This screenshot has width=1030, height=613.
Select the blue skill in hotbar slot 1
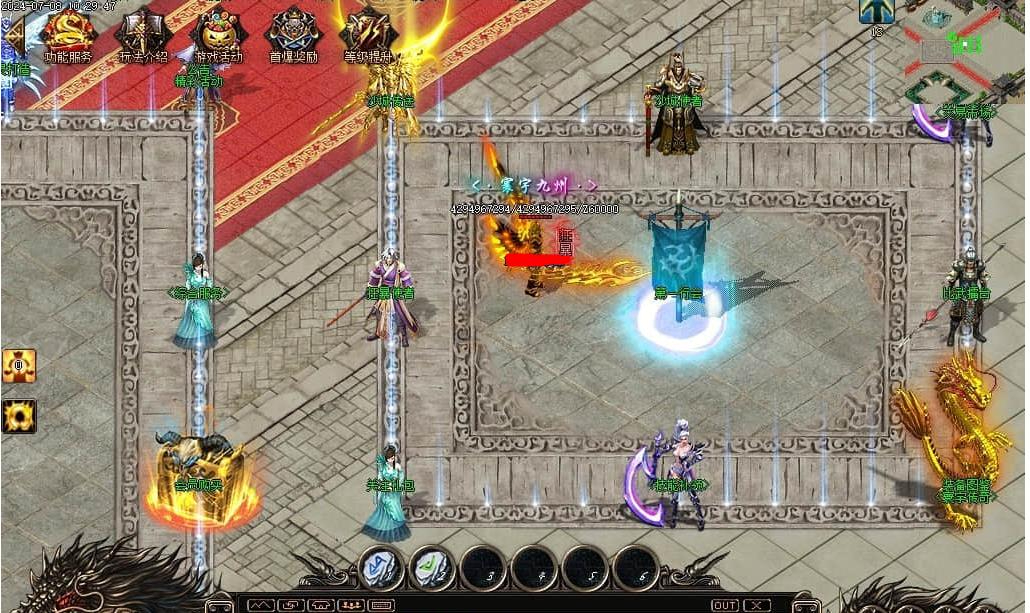click(x=381, y=568)
